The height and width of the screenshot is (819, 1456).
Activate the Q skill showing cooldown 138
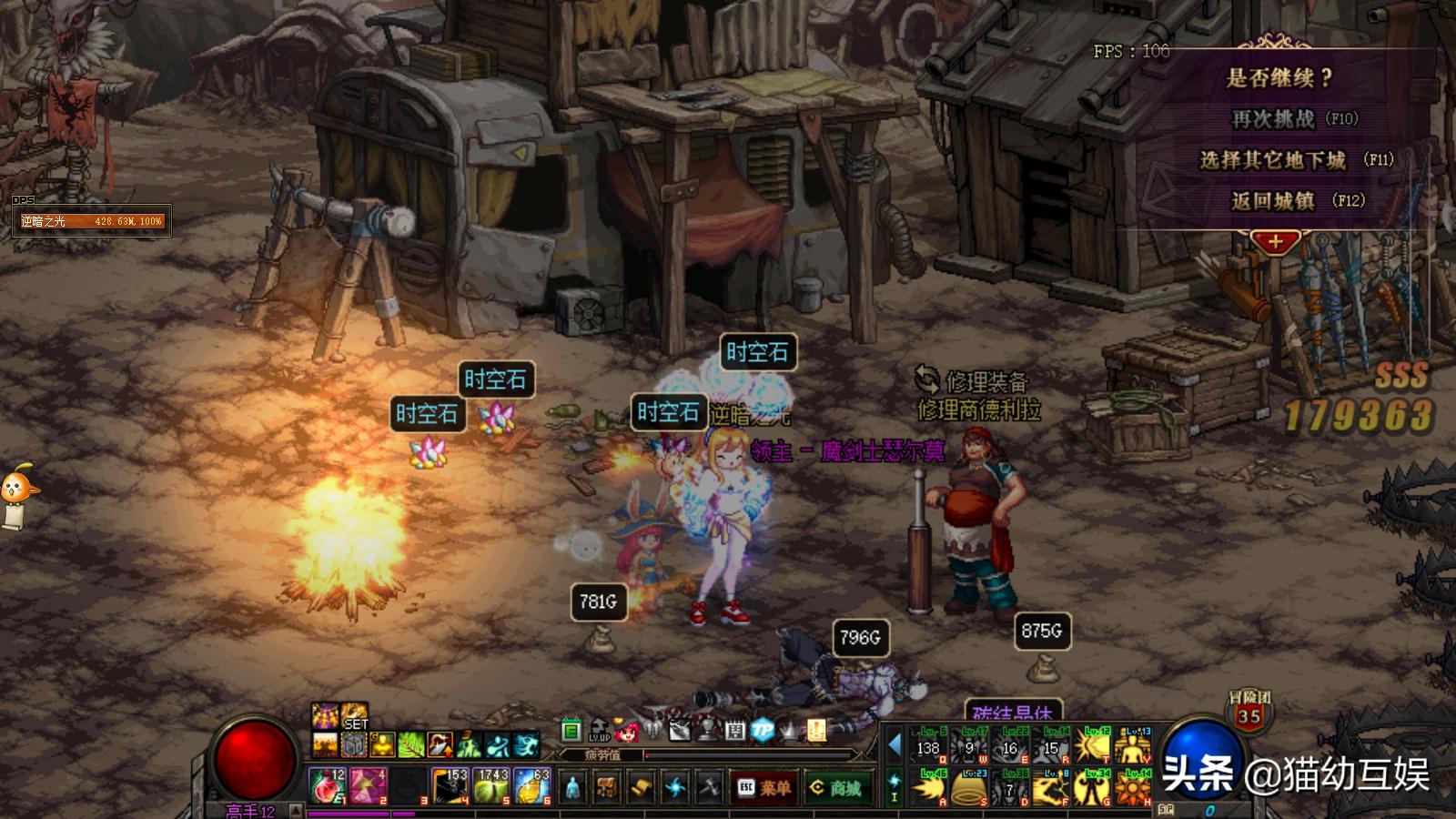(929, 746)
